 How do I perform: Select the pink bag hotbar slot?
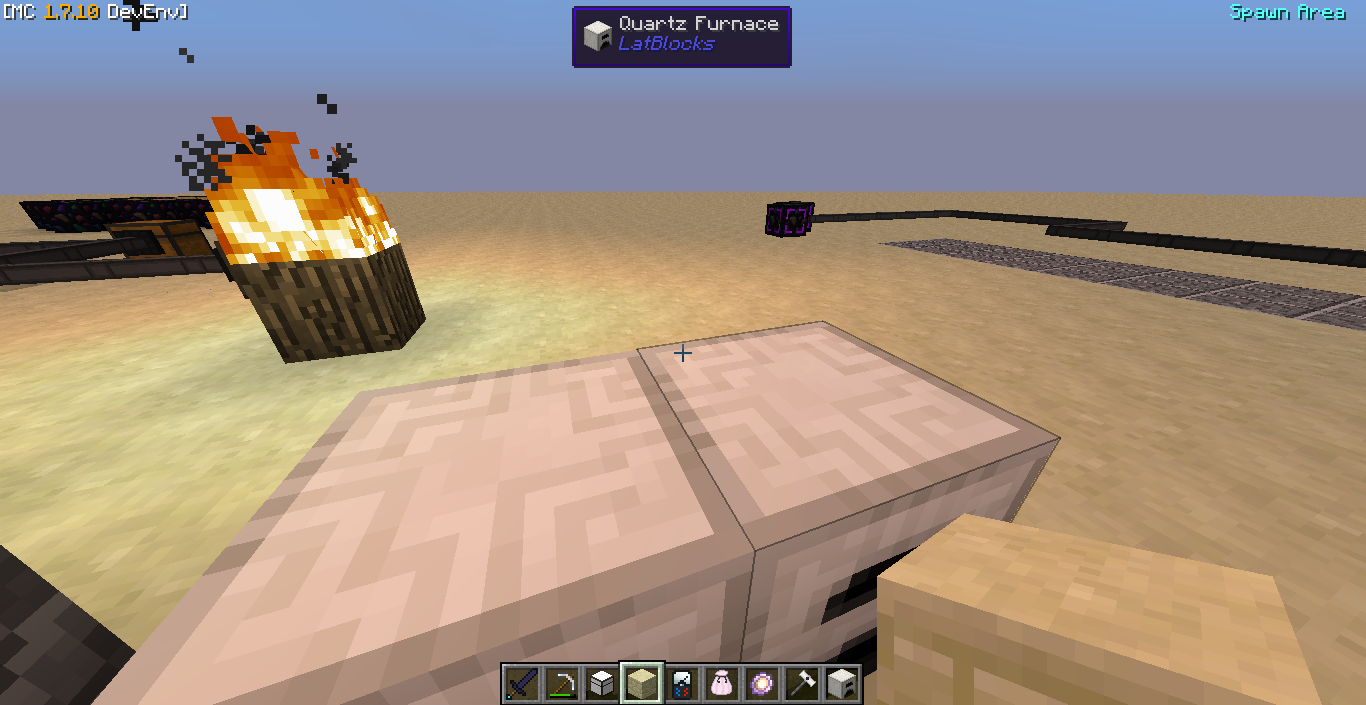pyautogui.click(x=722, y=684)
